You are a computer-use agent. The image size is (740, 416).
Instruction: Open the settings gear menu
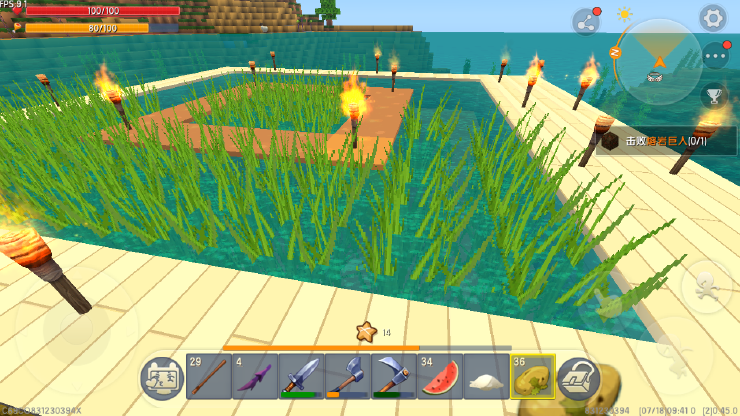[x=712, y=17]
